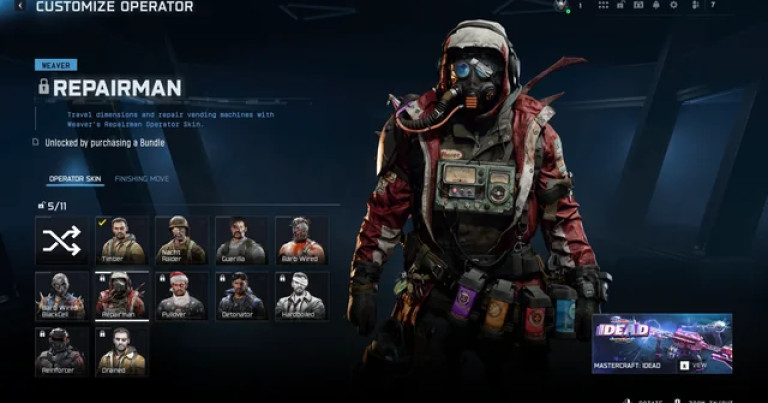This screenshot has width=768, height=403.
Task: Choose the Hardboiled skin
Action: click(x=300, y=296)
